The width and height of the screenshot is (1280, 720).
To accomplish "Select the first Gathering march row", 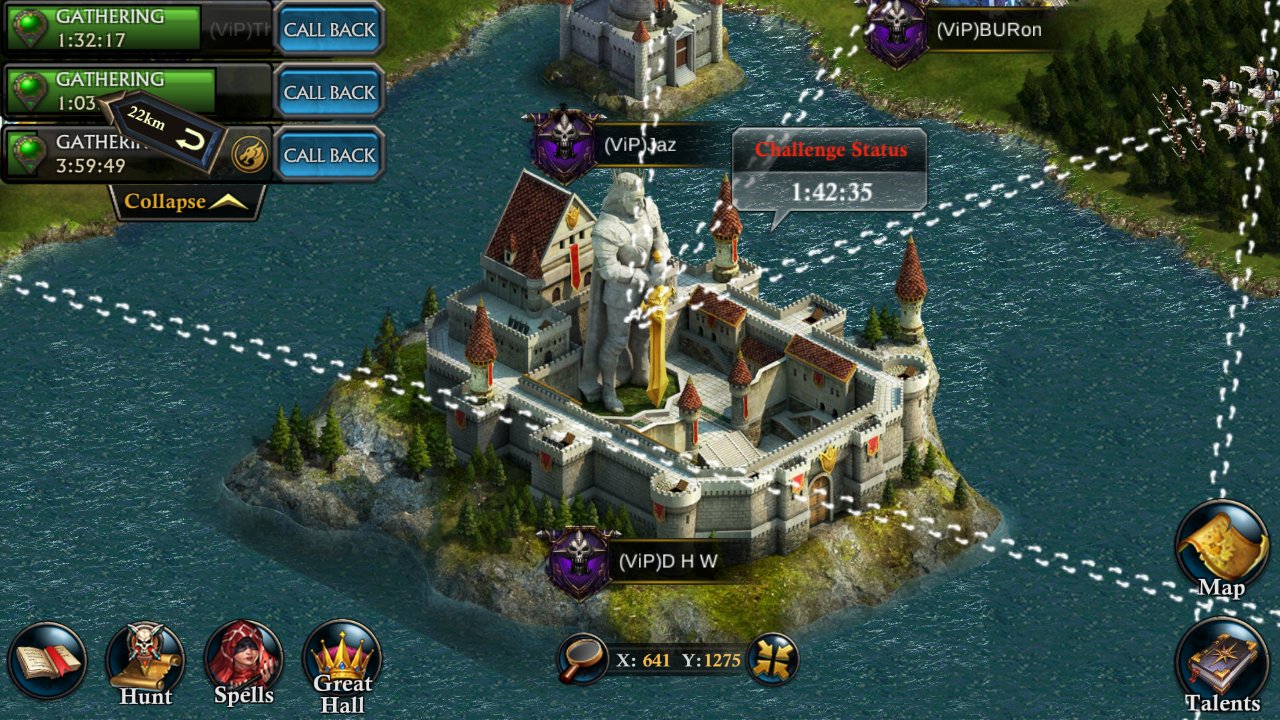I will pyautogui.click(x=110, y=29).
